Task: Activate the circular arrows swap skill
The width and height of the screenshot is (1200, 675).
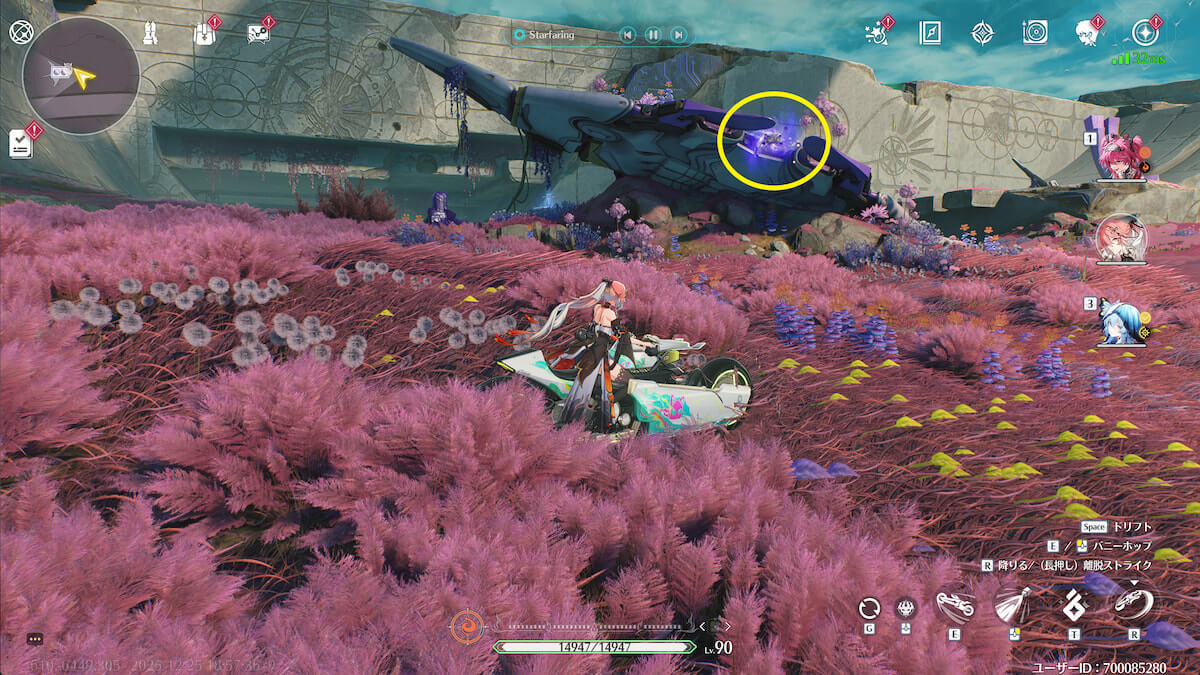Action: click(x=869, y=609)
